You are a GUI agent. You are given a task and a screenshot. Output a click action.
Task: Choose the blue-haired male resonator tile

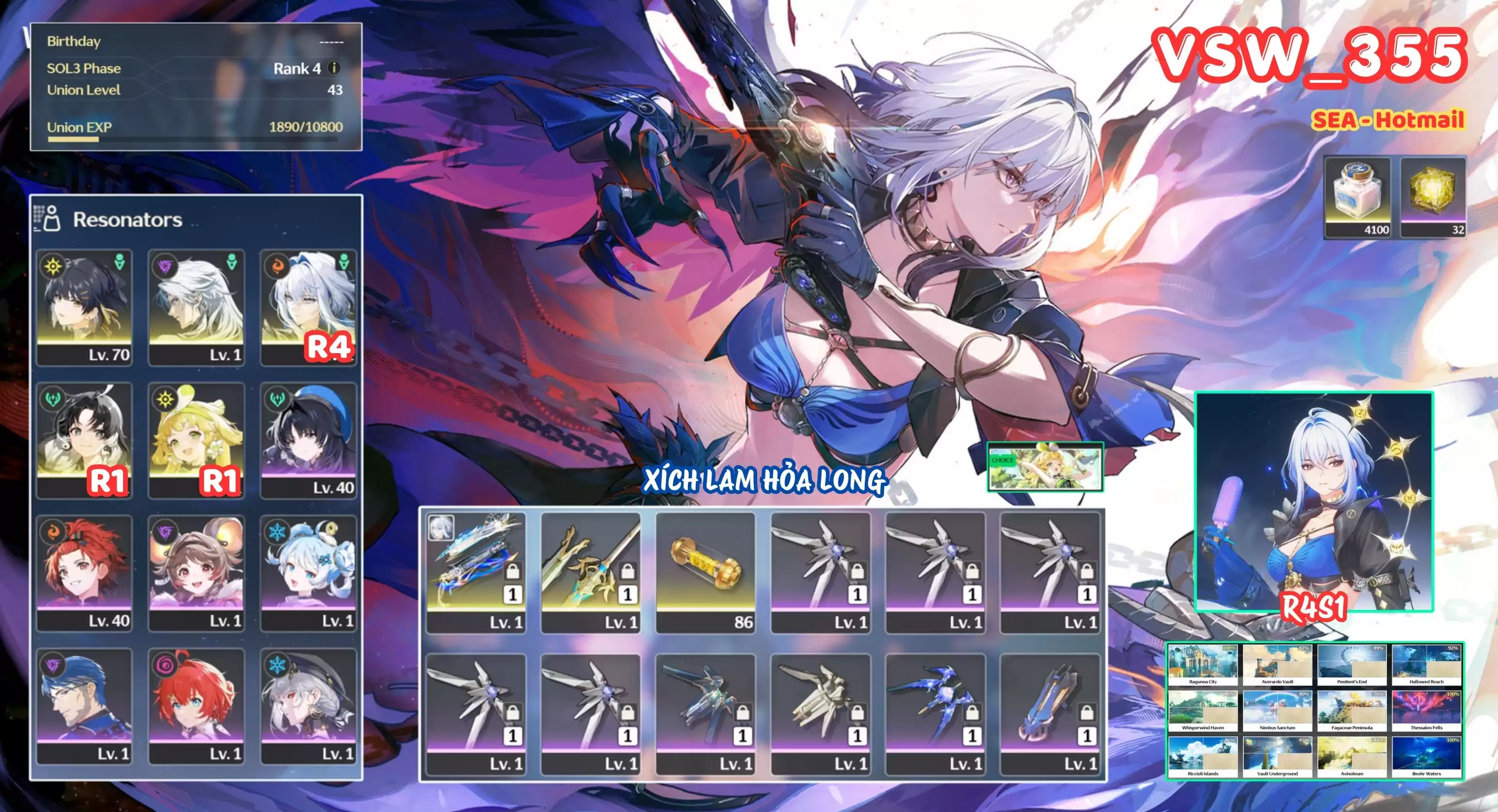click(x=84, y=705)
